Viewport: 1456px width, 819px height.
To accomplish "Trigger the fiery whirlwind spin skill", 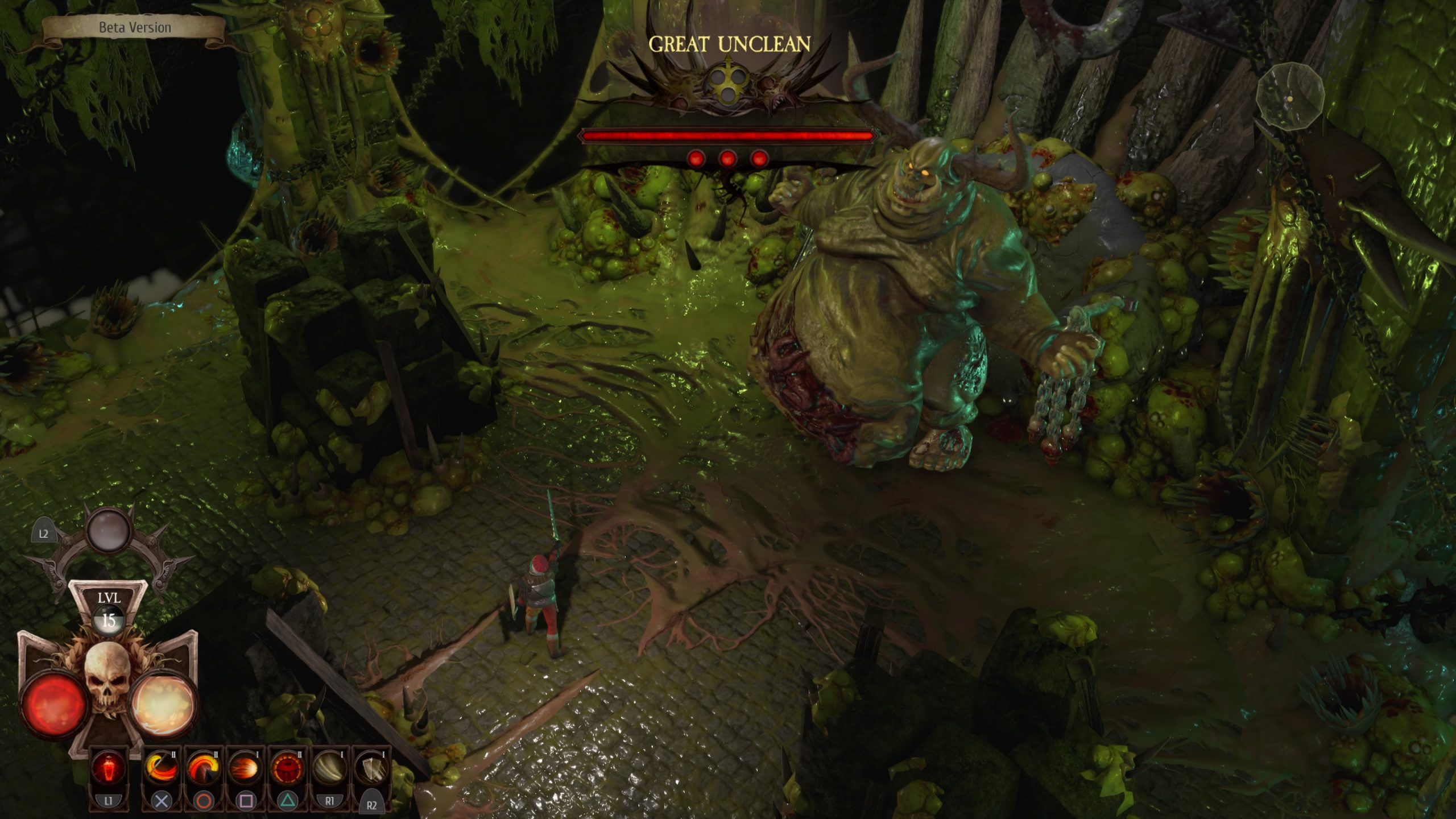I will pos(203,768).
